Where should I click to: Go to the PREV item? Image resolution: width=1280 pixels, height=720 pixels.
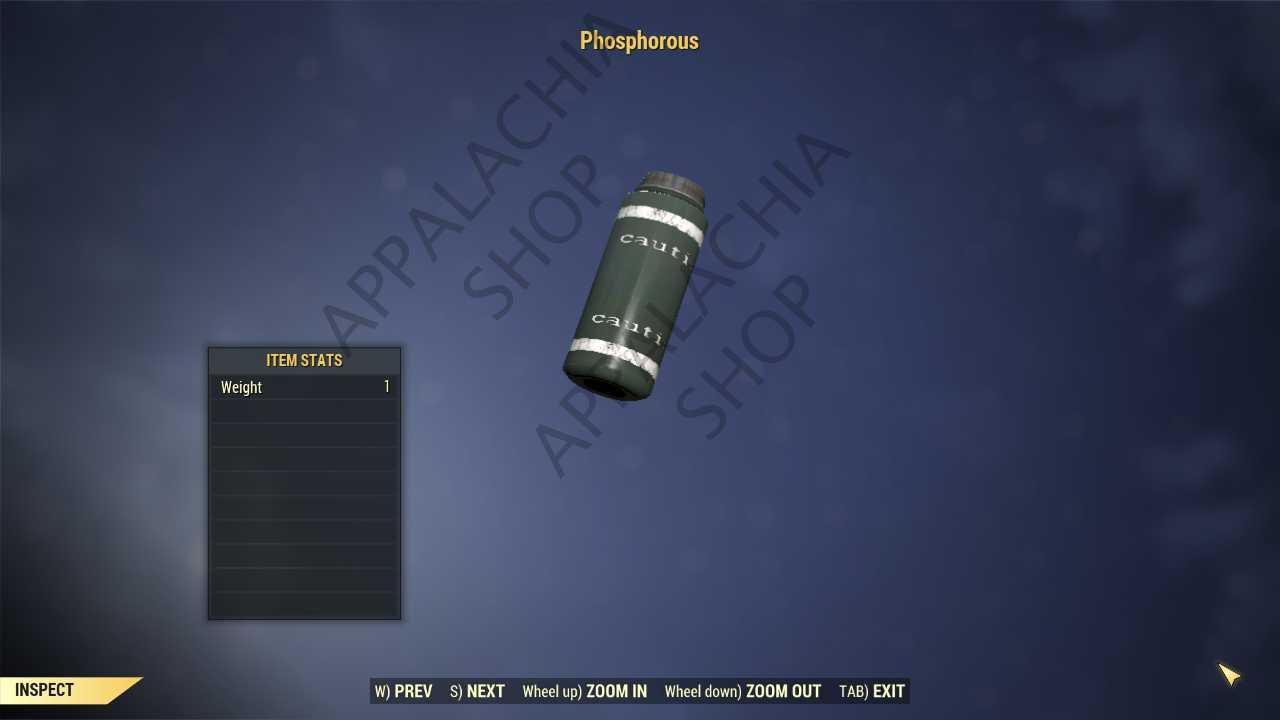pyautogui.click(x=404, y=691)
